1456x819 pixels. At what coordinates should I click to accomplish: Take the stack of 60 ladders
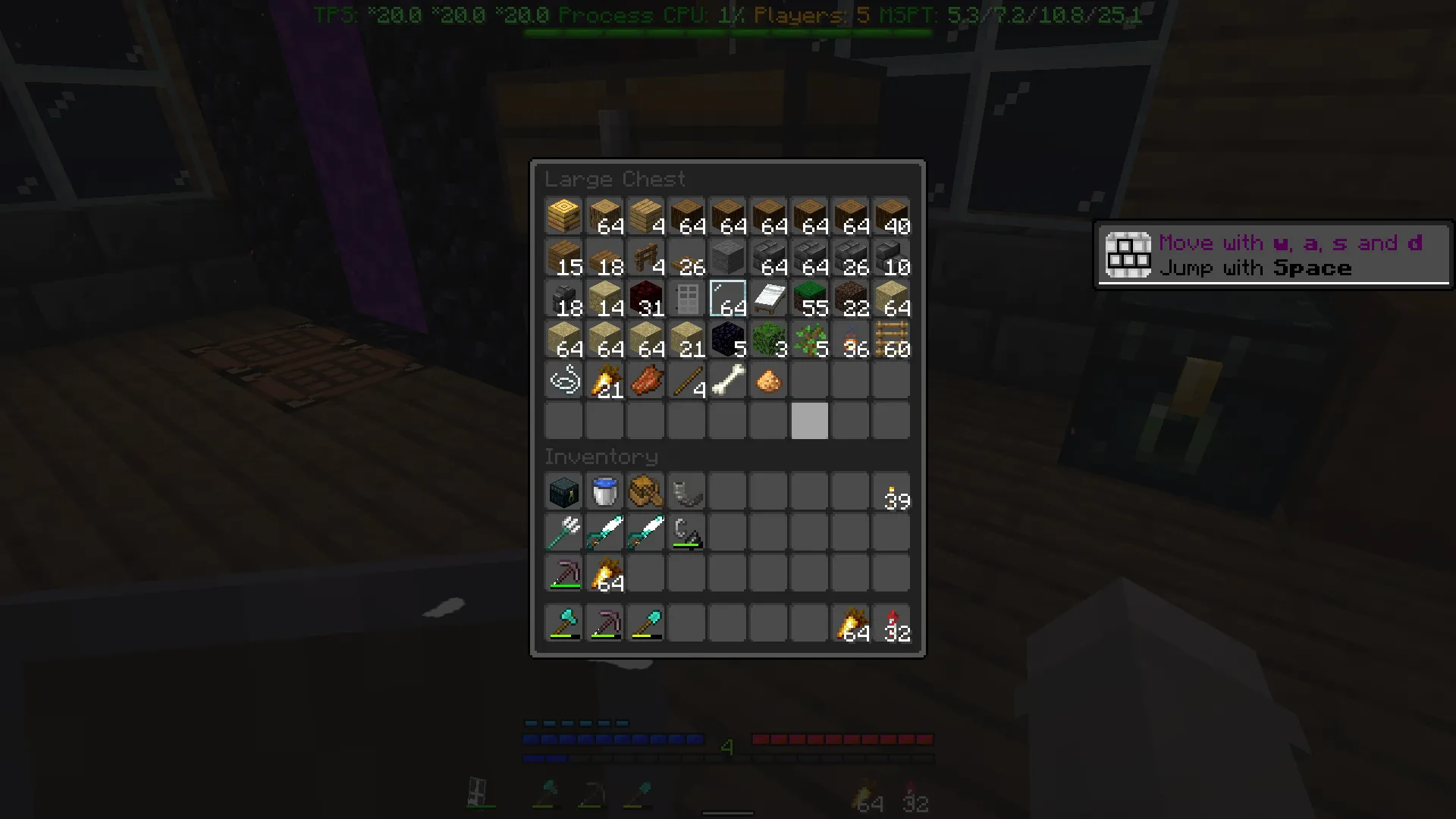(x=891, y=339)
